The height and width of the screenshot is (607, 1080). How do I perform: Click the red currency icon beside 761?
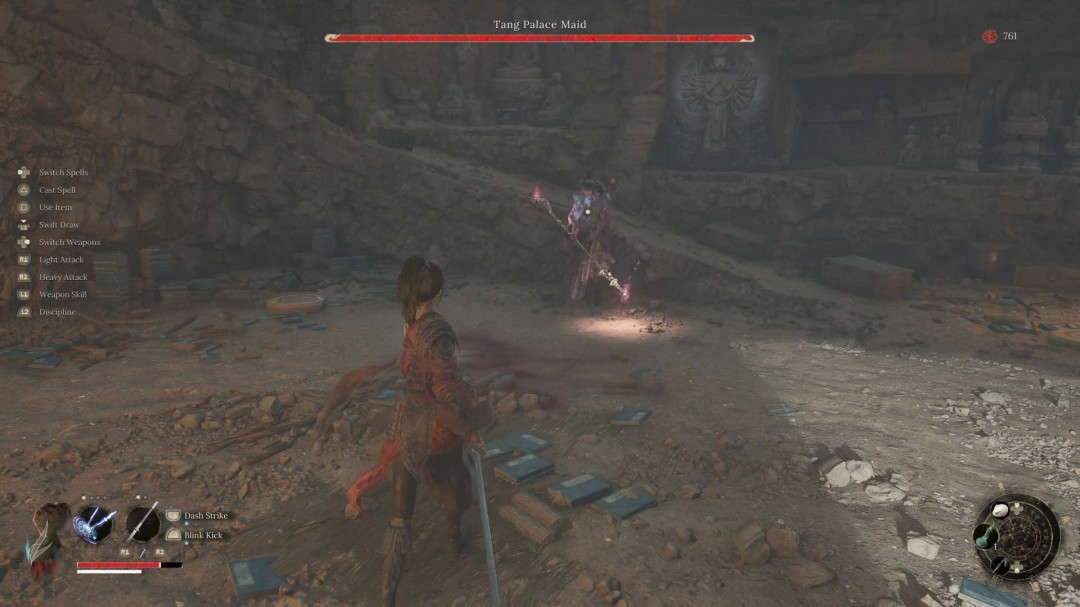click(990, 37)
